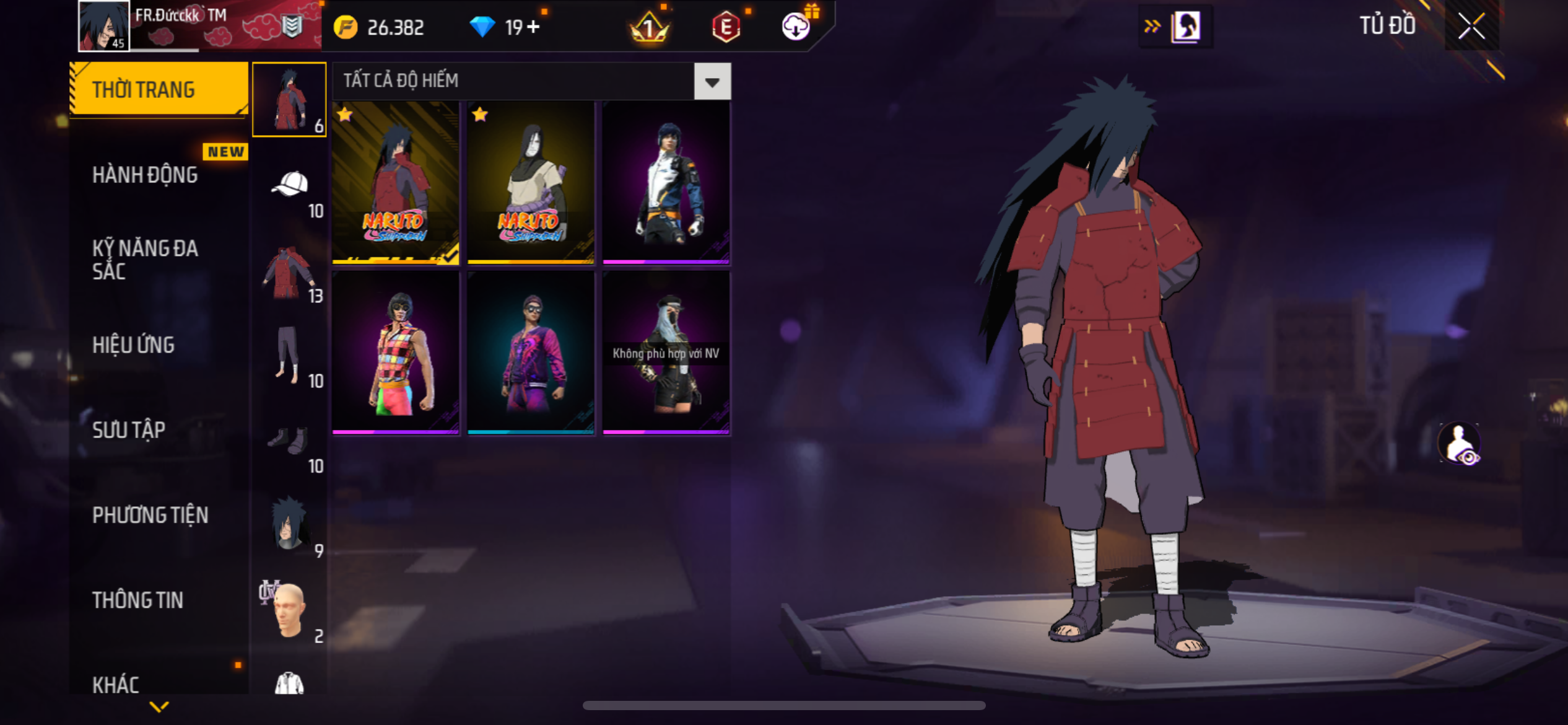Select the KỸ NĂNG ĐA SẮC tab
The height and width of the screenshot is (725, 1568).
click(145, 259)
